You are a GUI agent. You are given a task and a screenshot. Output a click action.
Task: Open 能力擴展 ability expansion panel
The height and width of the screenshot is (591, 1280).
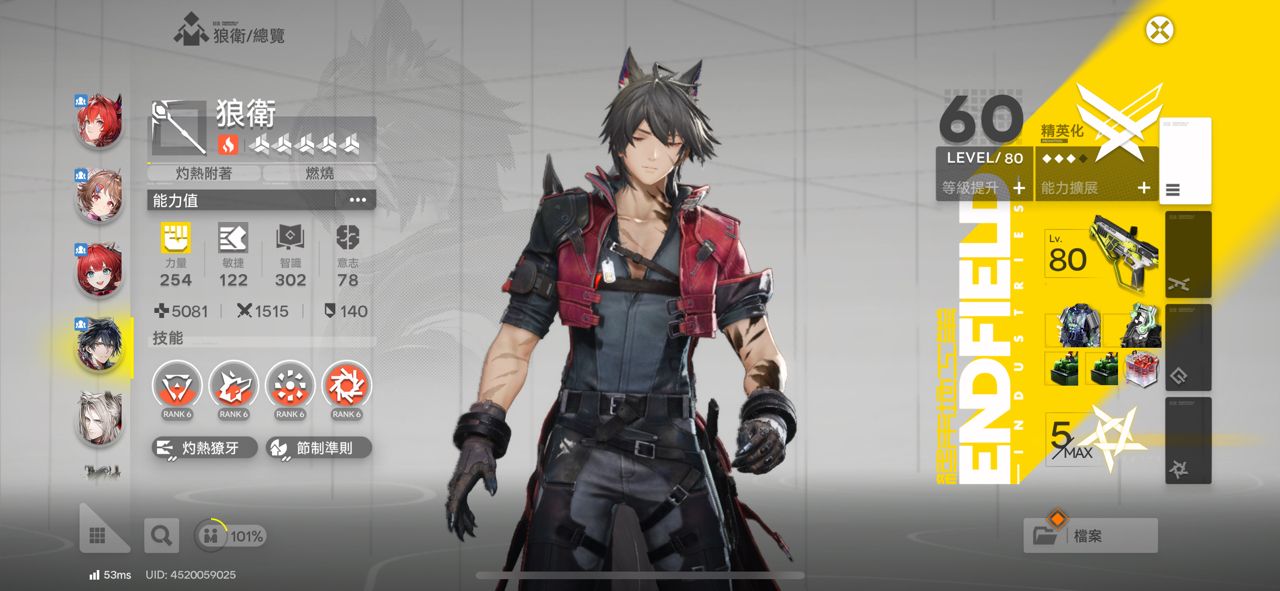pyautogui.click(x=1096, y=187)
